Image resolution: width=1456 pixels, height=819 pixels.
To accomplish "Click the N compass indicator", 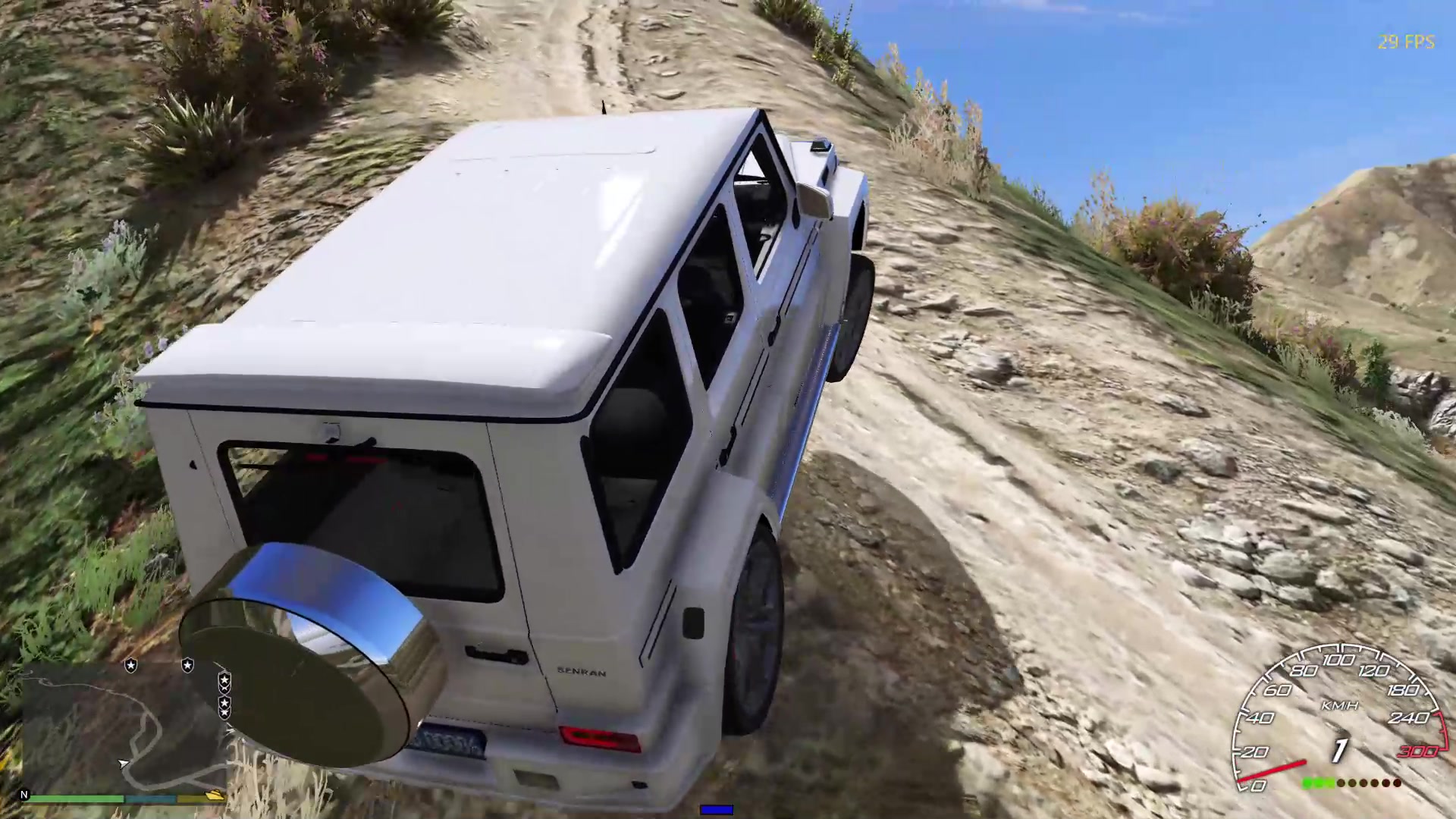I will 24,795.
